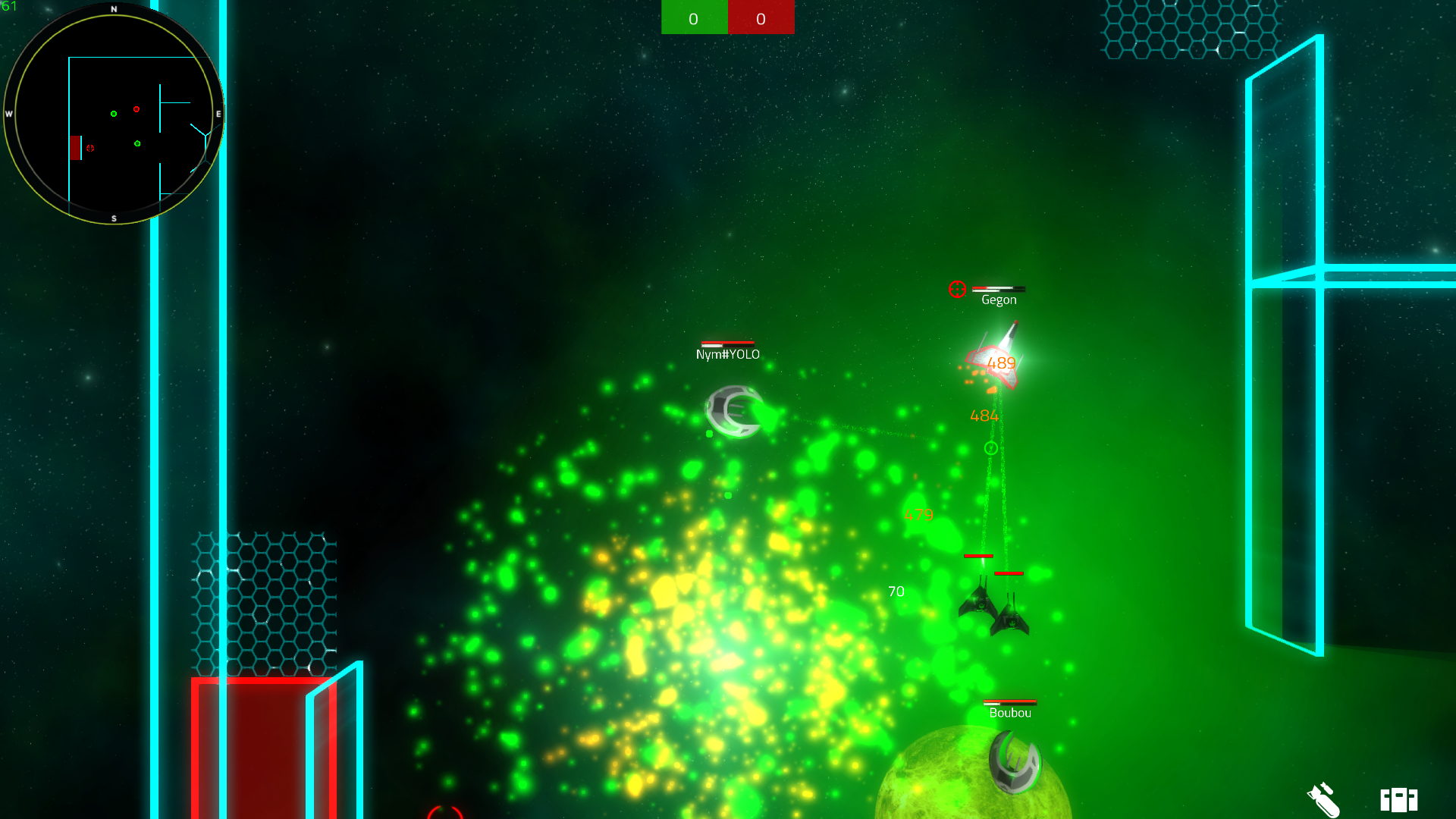Select player Boubou's name label
1456x819 pixels.
coord(1009,713)
